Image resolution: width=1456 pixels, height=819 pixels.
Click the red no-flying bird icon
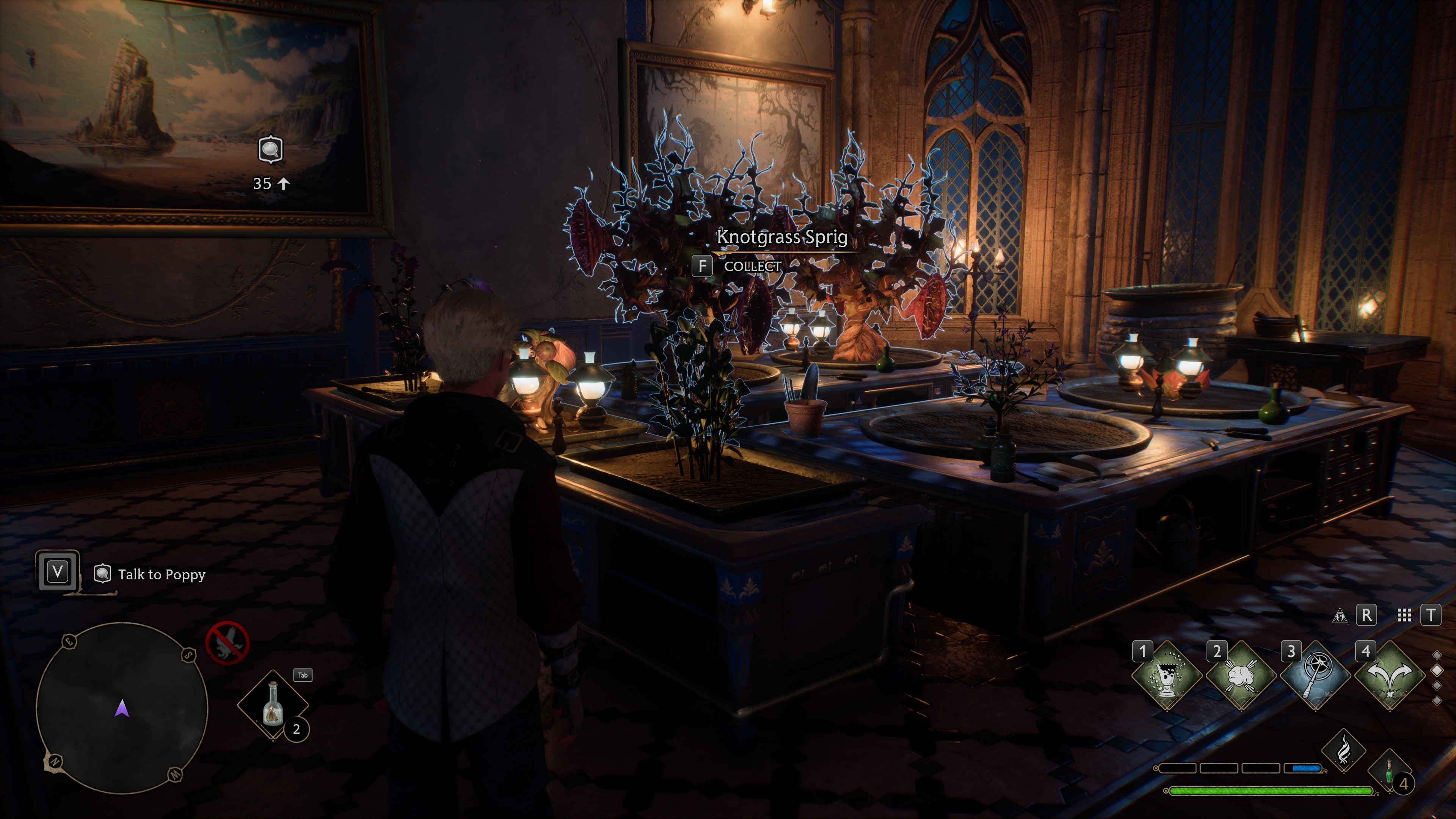point(227,643)
